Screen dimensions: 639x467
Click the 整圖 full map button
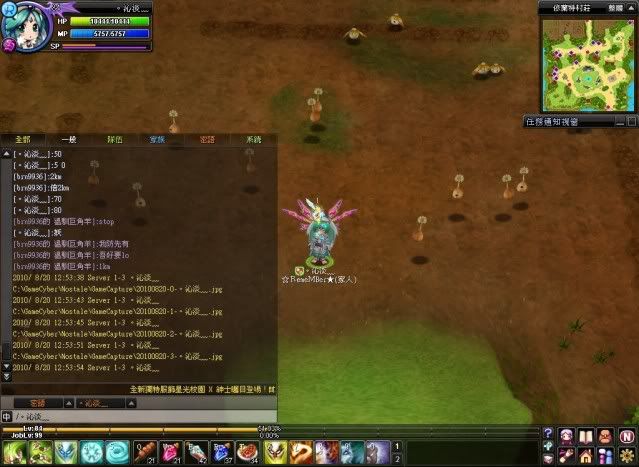(x=615, y=6)
